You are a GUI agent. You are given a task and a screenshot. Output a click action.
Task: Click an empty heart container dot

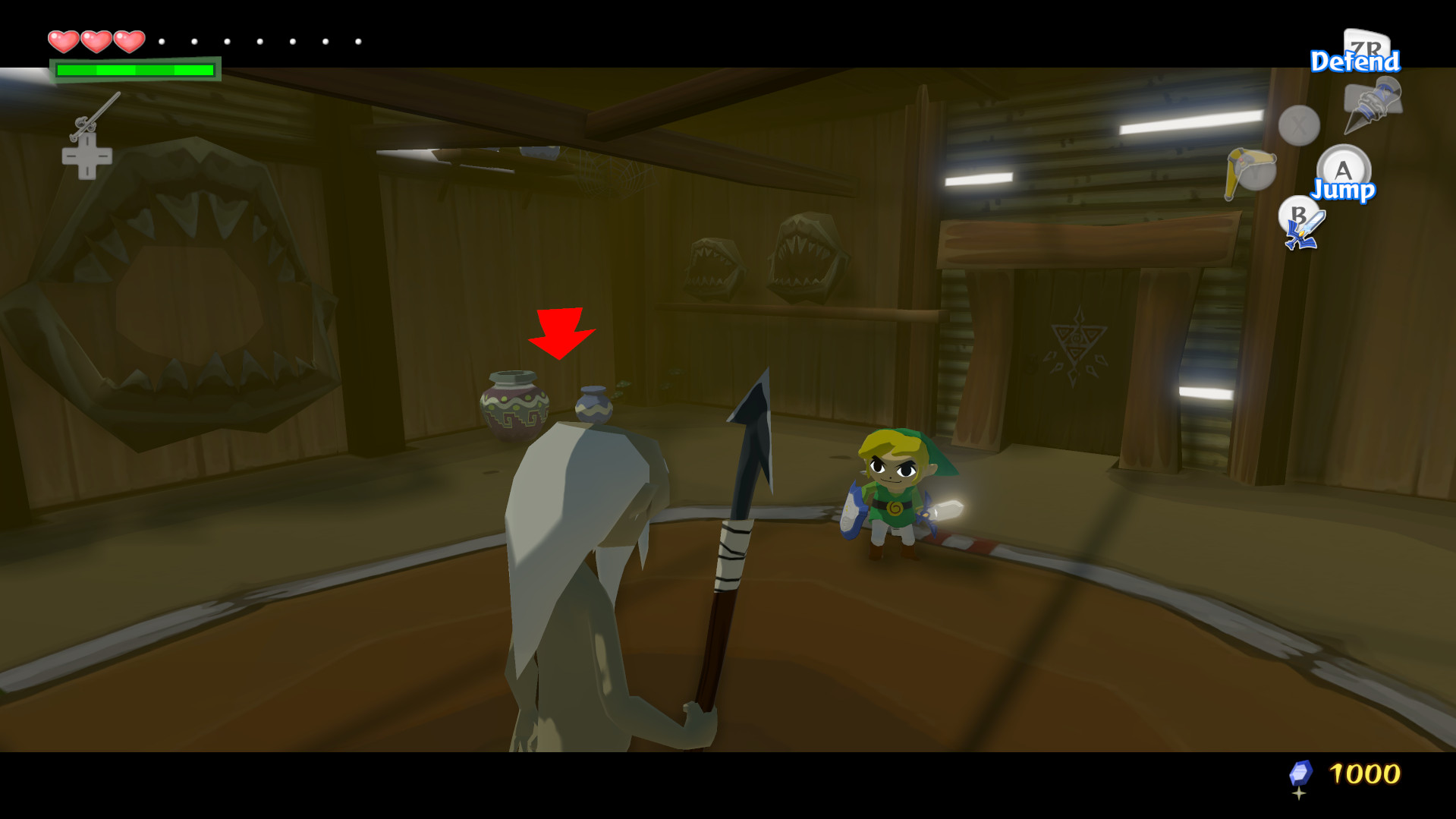click(x=161, y=42)
